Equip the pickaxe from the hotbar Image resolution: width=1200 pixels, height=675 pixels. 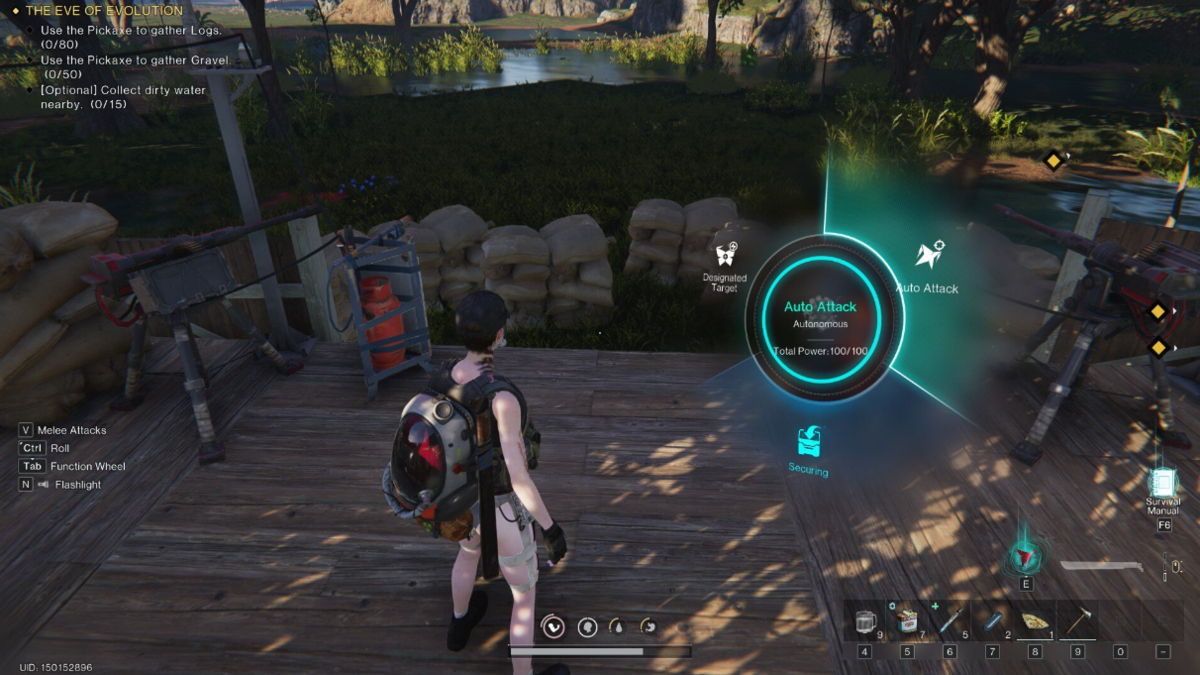point(1077,621)
